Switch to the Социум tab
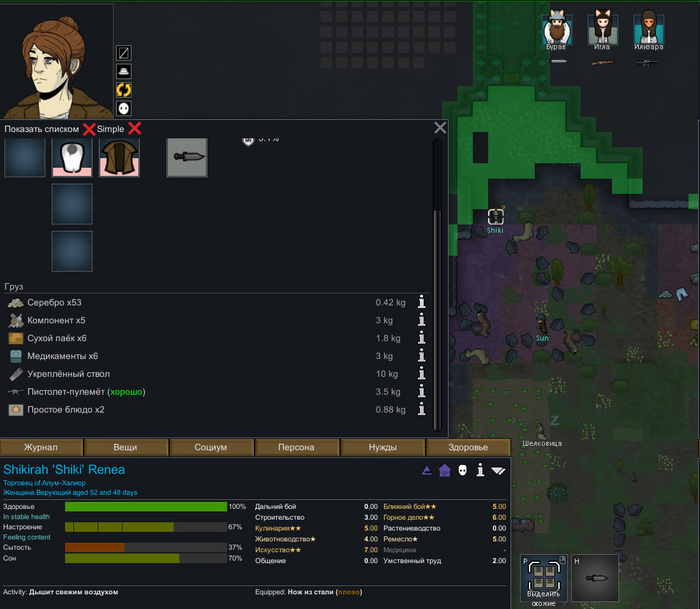 (210, 447)
